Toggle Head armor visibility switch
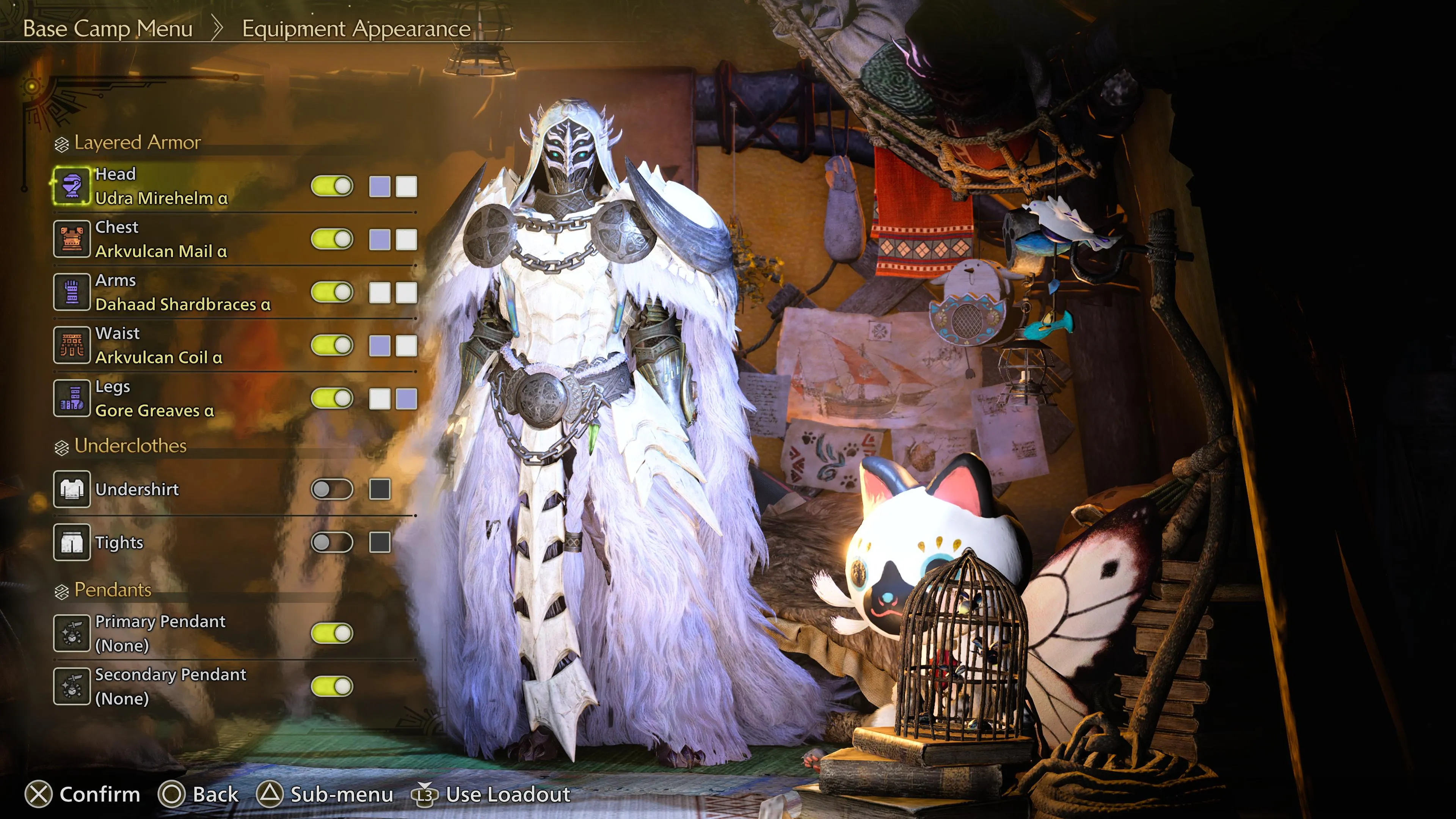This screenshot has width=1456, height=819. tap(333, 186)
